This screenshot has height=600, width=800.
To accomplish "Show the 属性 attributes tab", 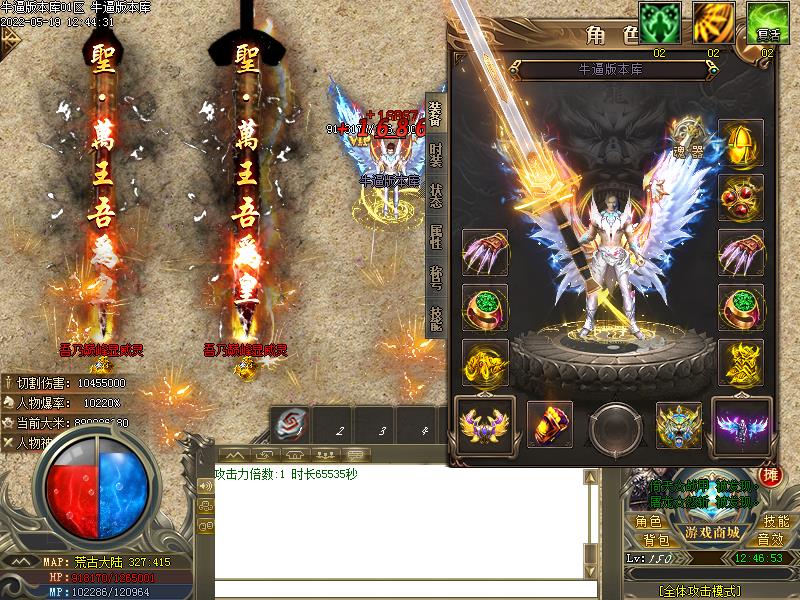I will click(435, 237).
